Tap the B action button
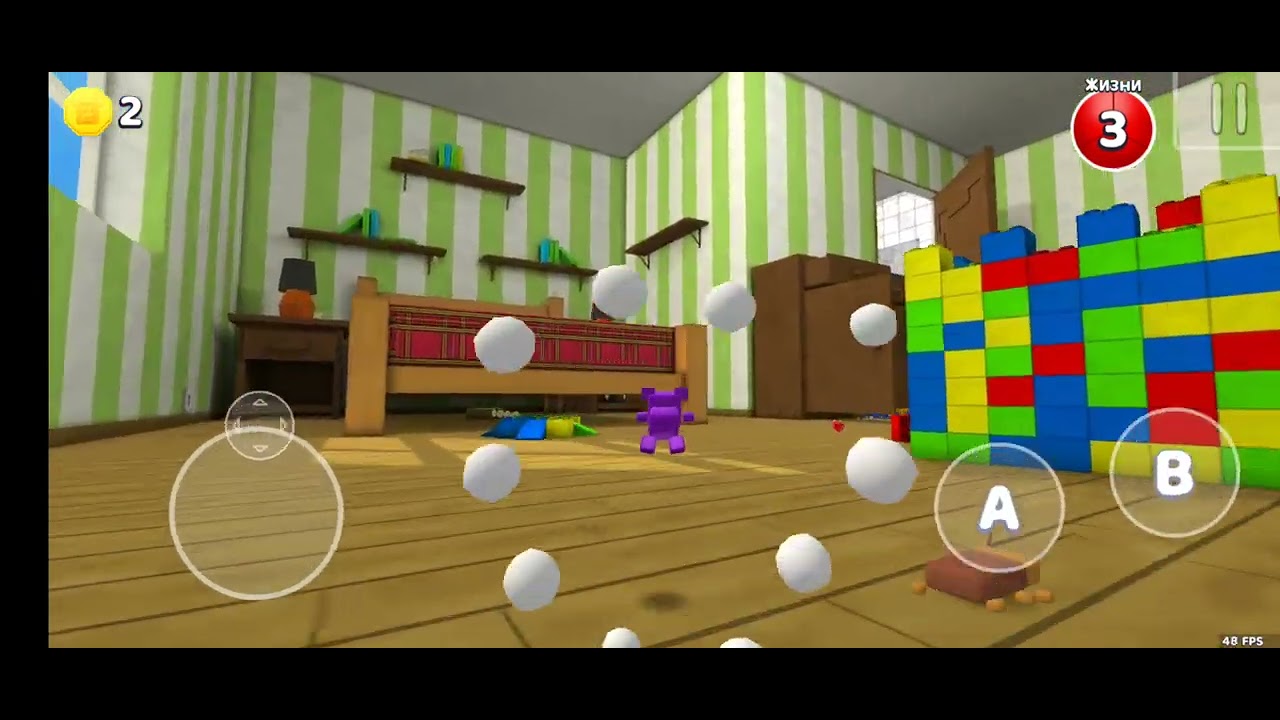This screenshot has width=1280, height=720. click(x=1174, y=472)
